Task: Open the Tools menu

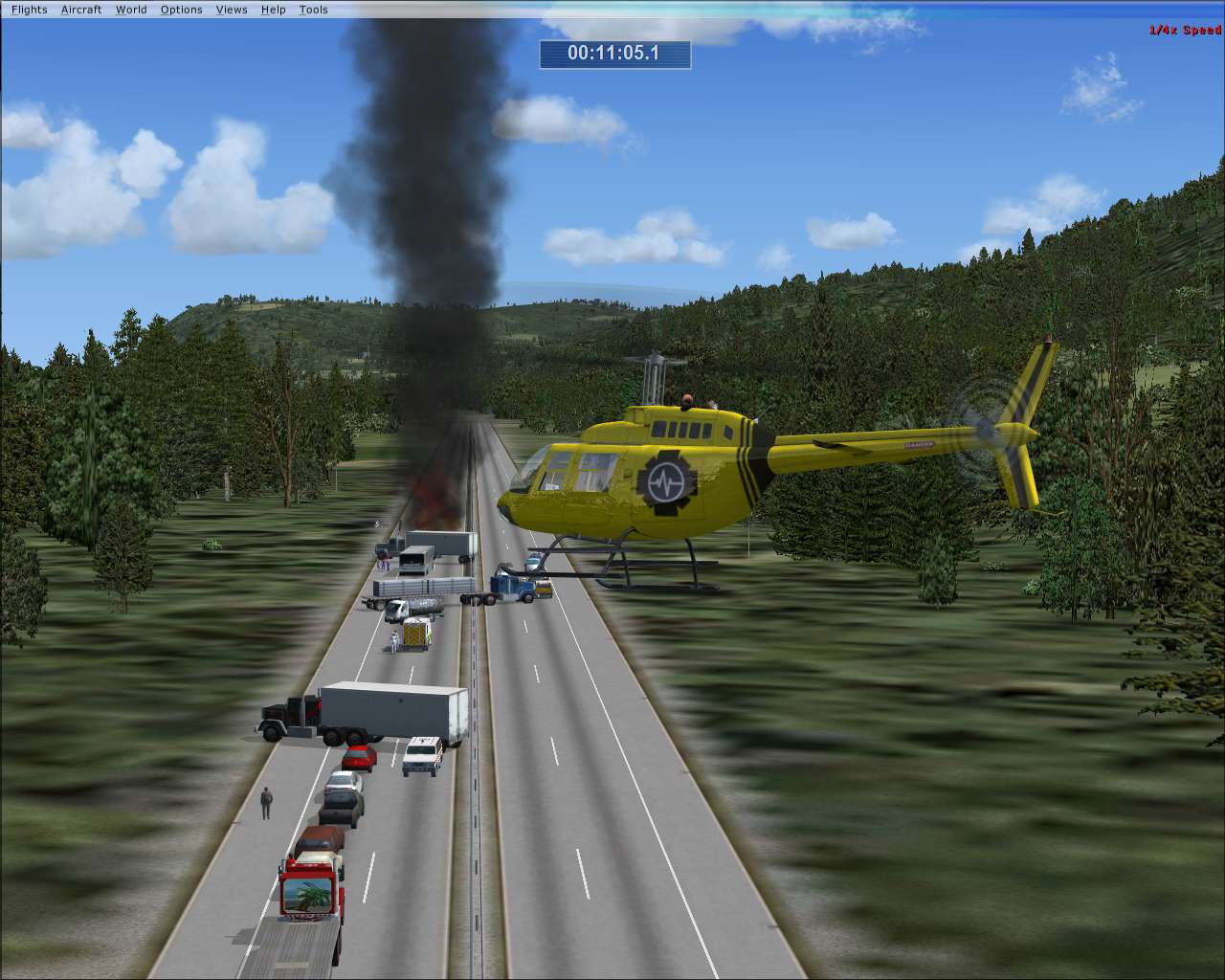Action: click(x=312, y=10)
